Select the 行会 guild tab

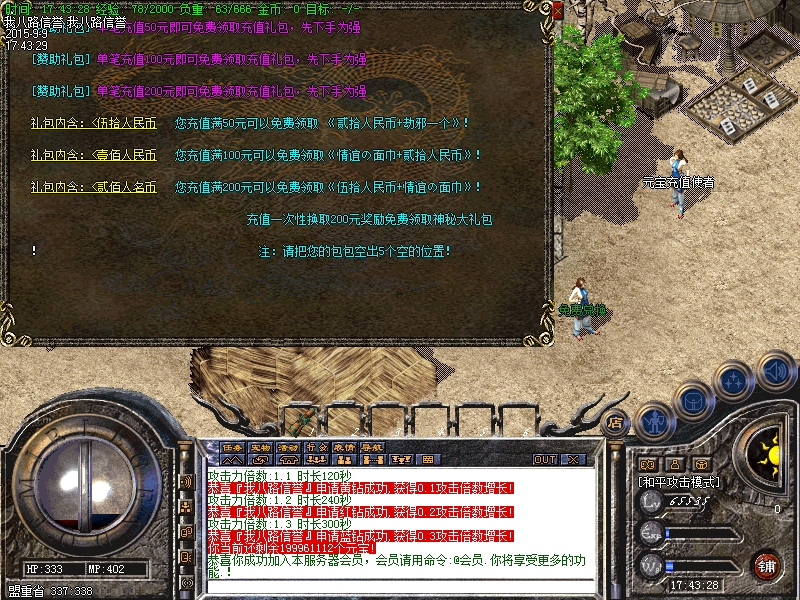pos(316,447)
